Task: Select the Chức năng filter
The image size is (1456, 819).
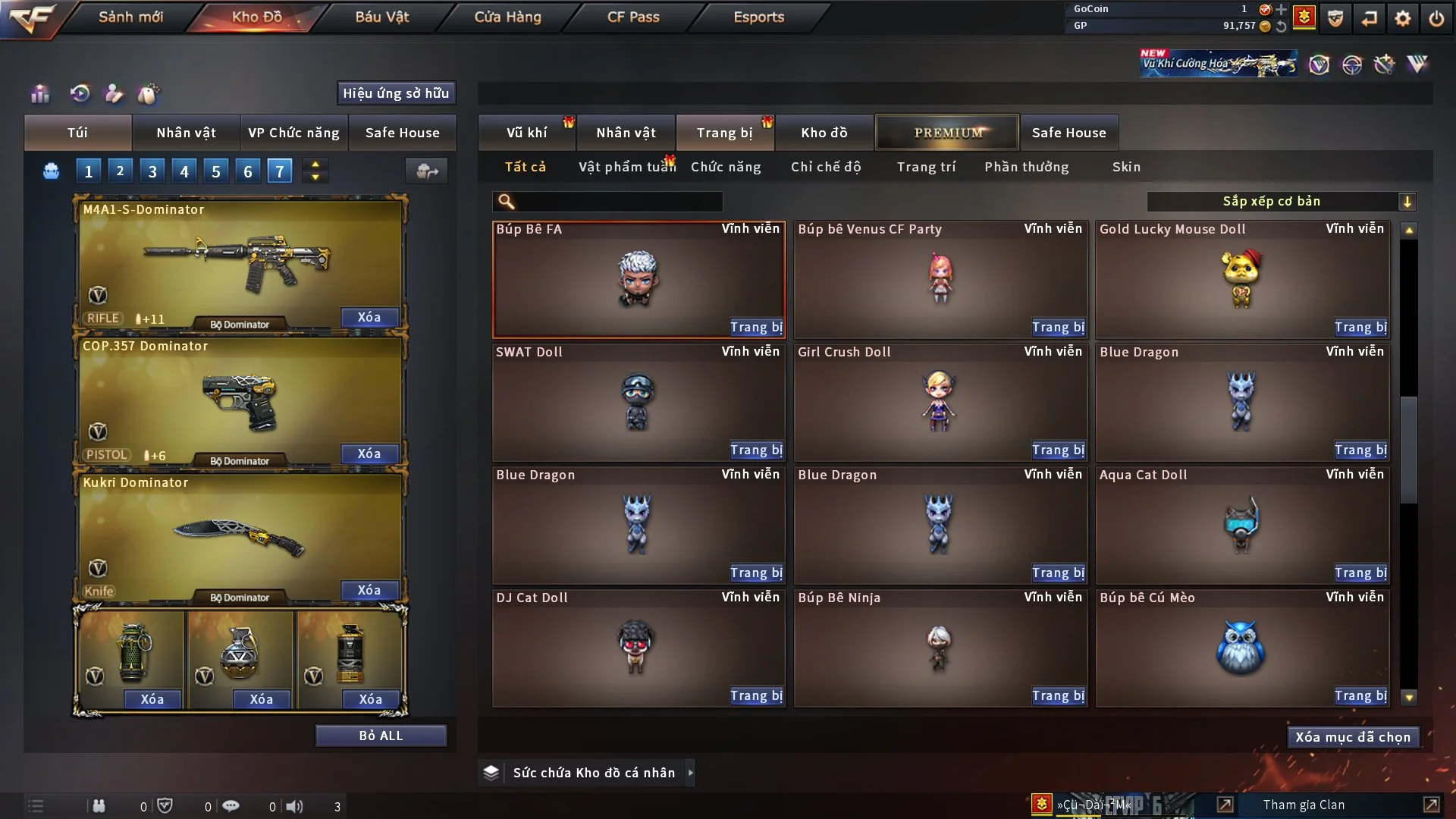Action: click(726, 167)
